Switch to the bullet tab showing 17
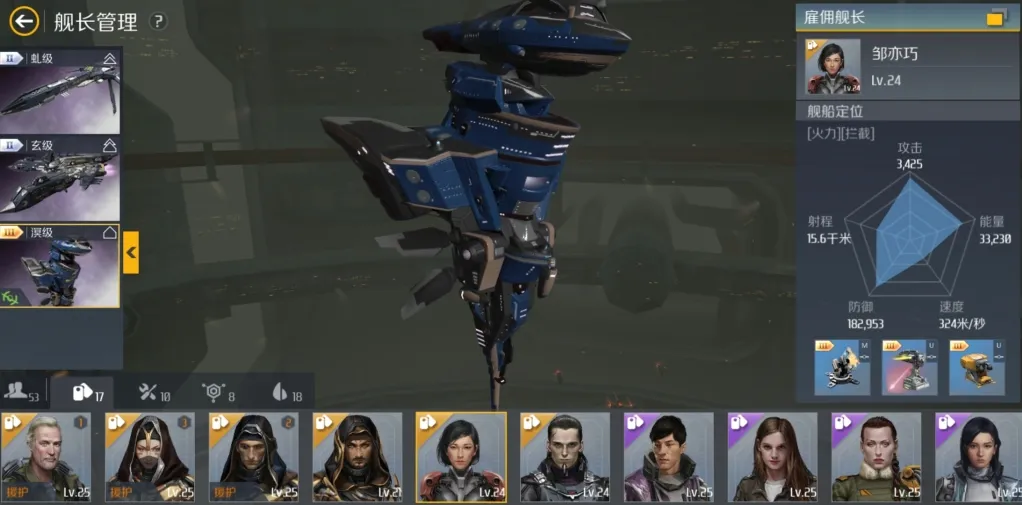The image size is (1022, 505). coord(89,393)
